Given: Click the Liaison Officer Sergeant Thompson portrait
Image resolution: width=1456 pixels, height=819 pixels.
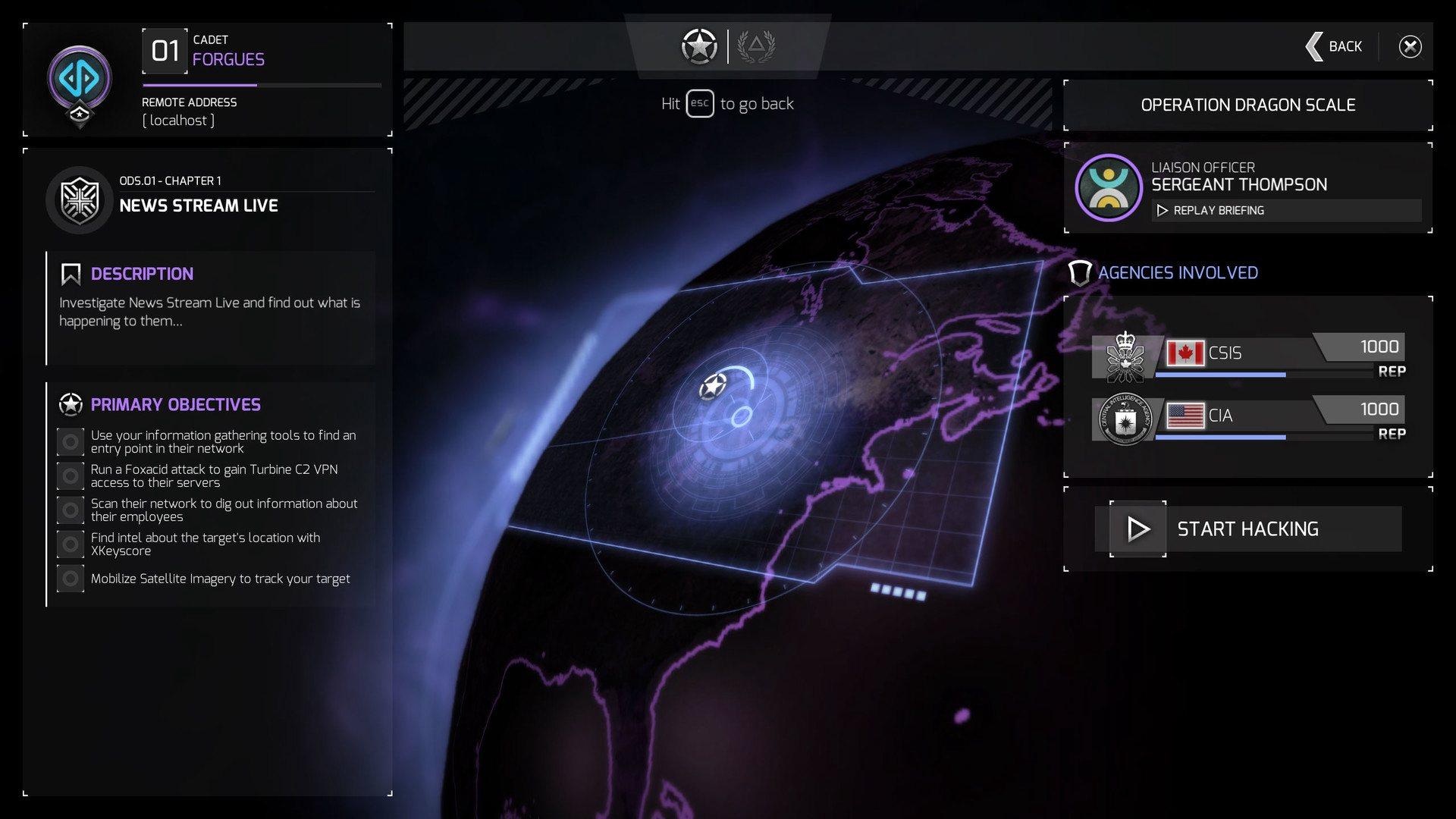Looking at the screenshot, I should [1108, 188].
